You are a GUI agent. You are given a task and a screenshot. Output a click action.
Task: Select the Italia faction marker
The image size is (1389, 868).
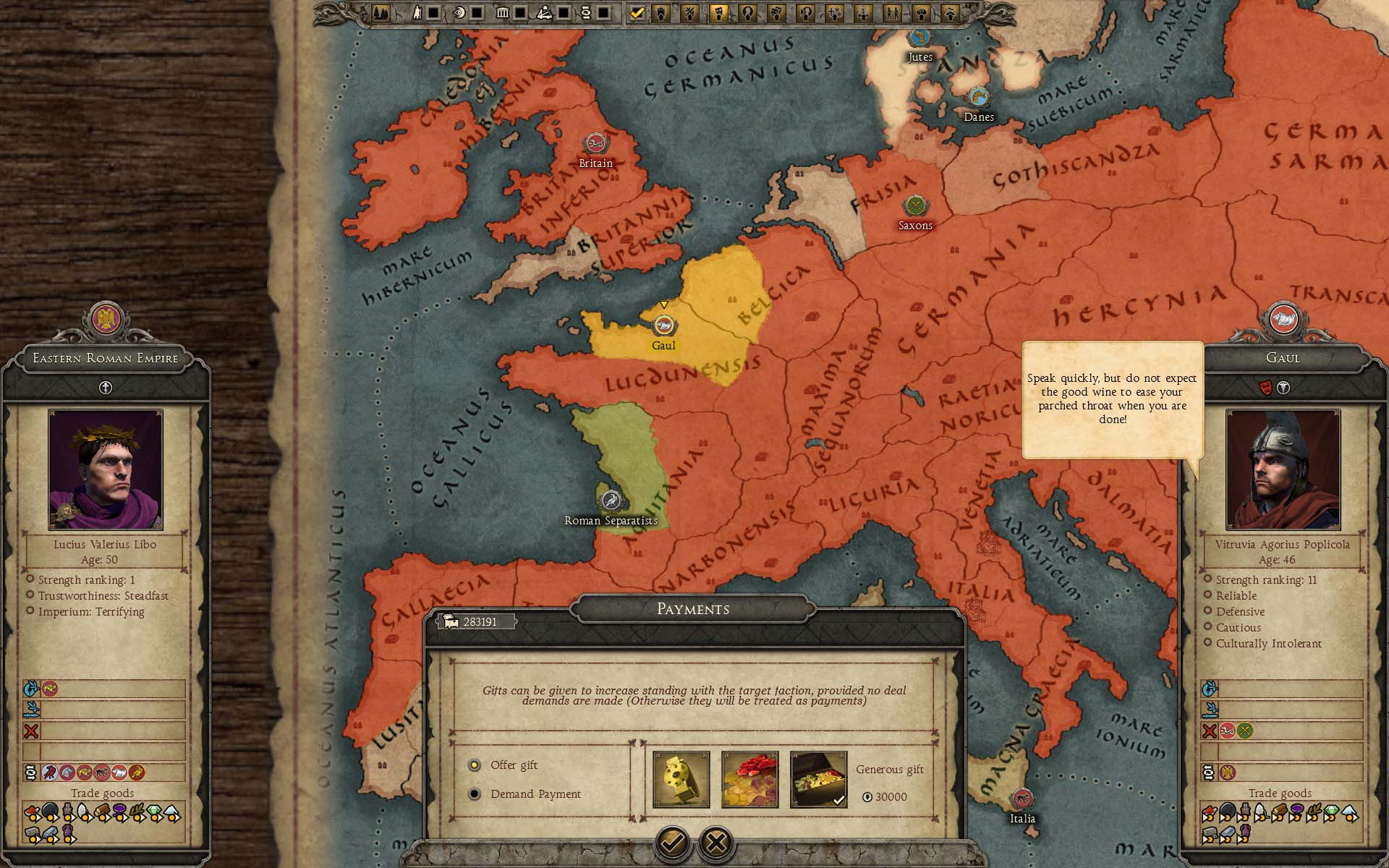point(1022,799)
